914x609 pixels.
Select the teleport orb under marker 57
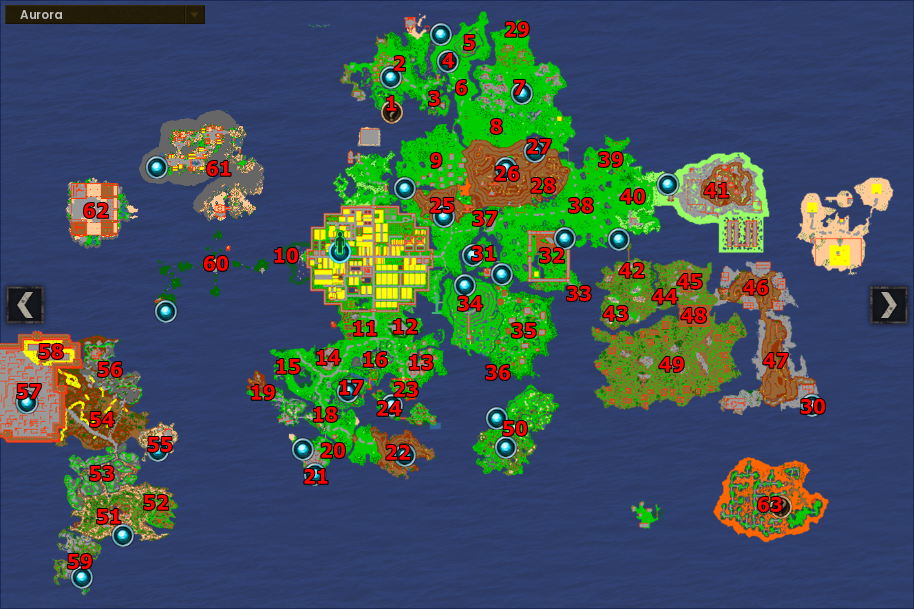coord(27,403)
